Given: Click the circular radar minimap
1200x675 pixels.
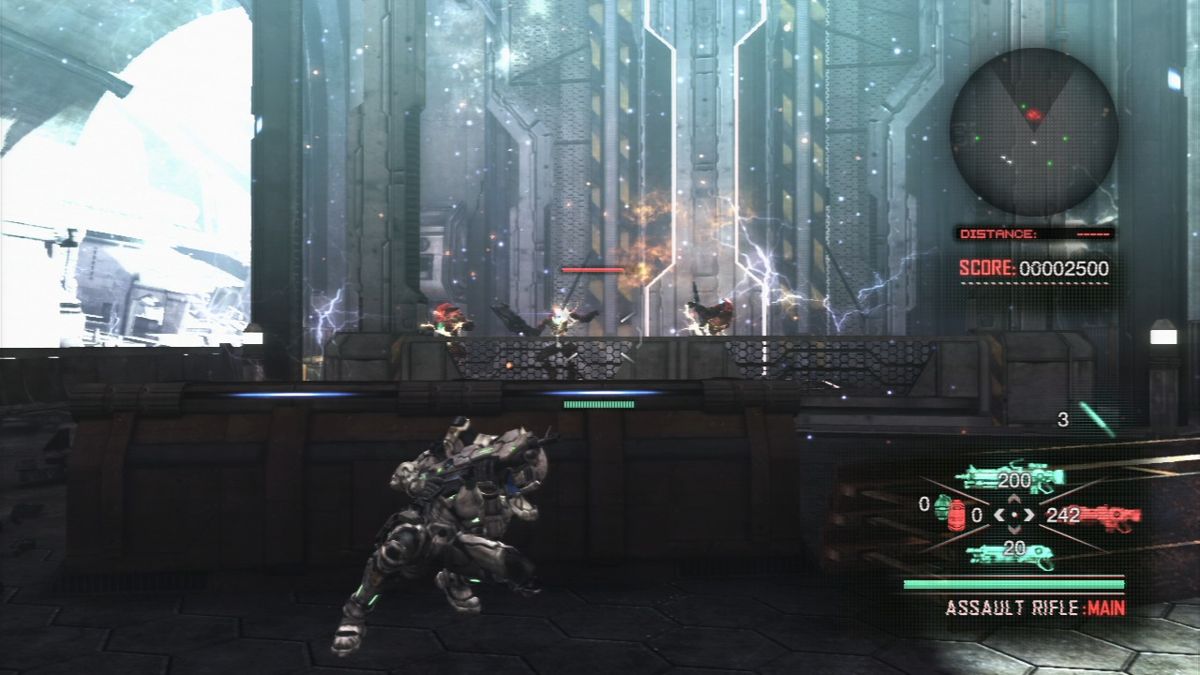Looking at the screenshot, I should coord(1033,131).
